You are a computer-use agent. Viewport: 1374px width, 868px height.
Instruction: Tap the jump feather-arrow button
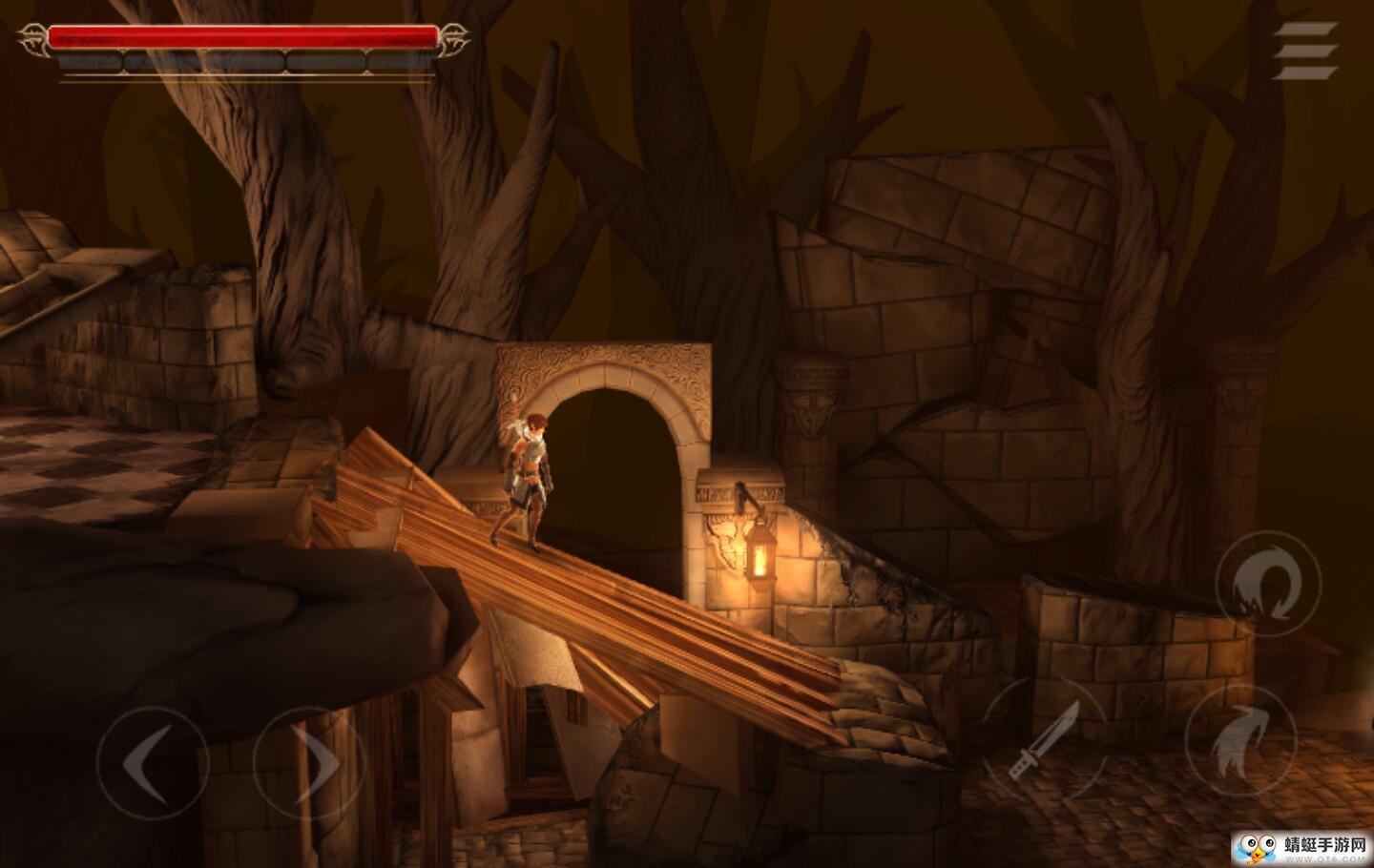click(1240, 741)
